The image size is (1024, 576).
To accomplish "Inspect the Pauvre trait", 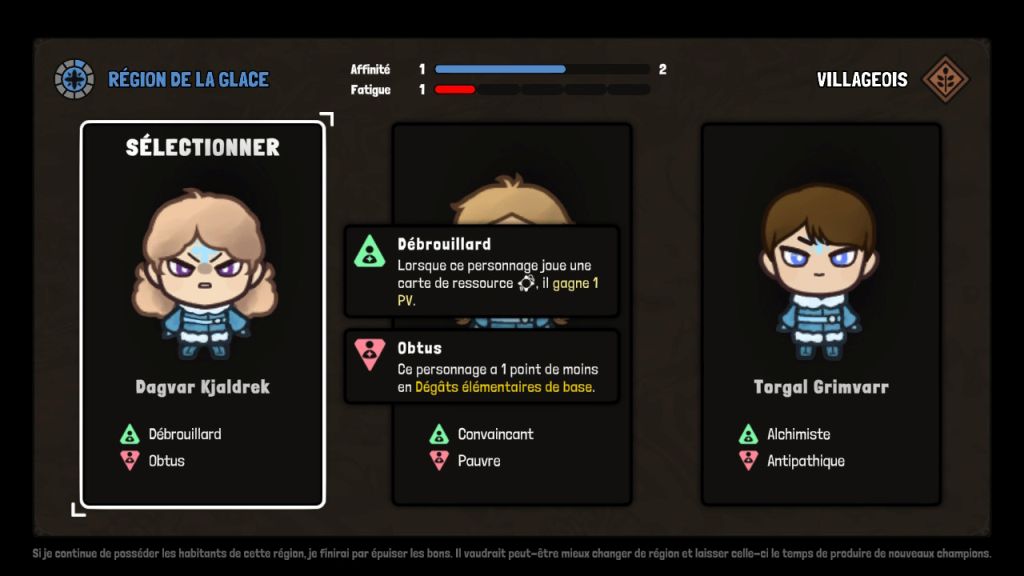I will tap(466, 461).
